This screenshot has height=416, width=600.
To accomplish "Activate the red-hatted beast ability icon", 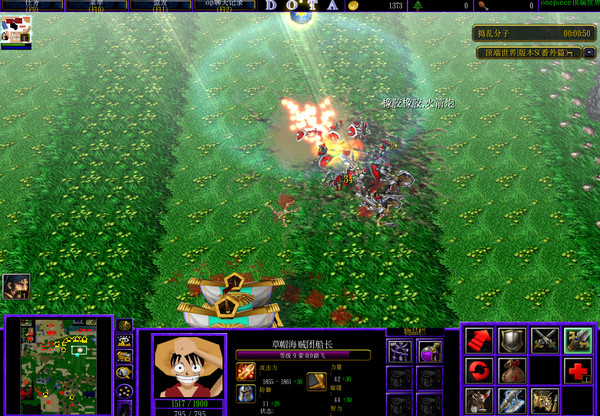I will pyautogui.click(x=480, y=401).
